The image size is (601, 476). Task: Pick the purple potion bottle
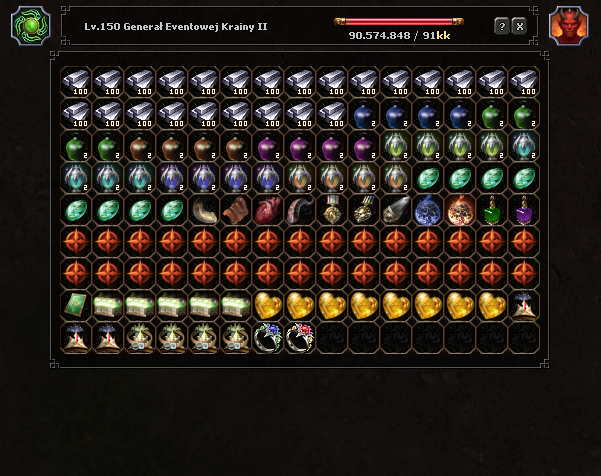click(x=523, y=210)
